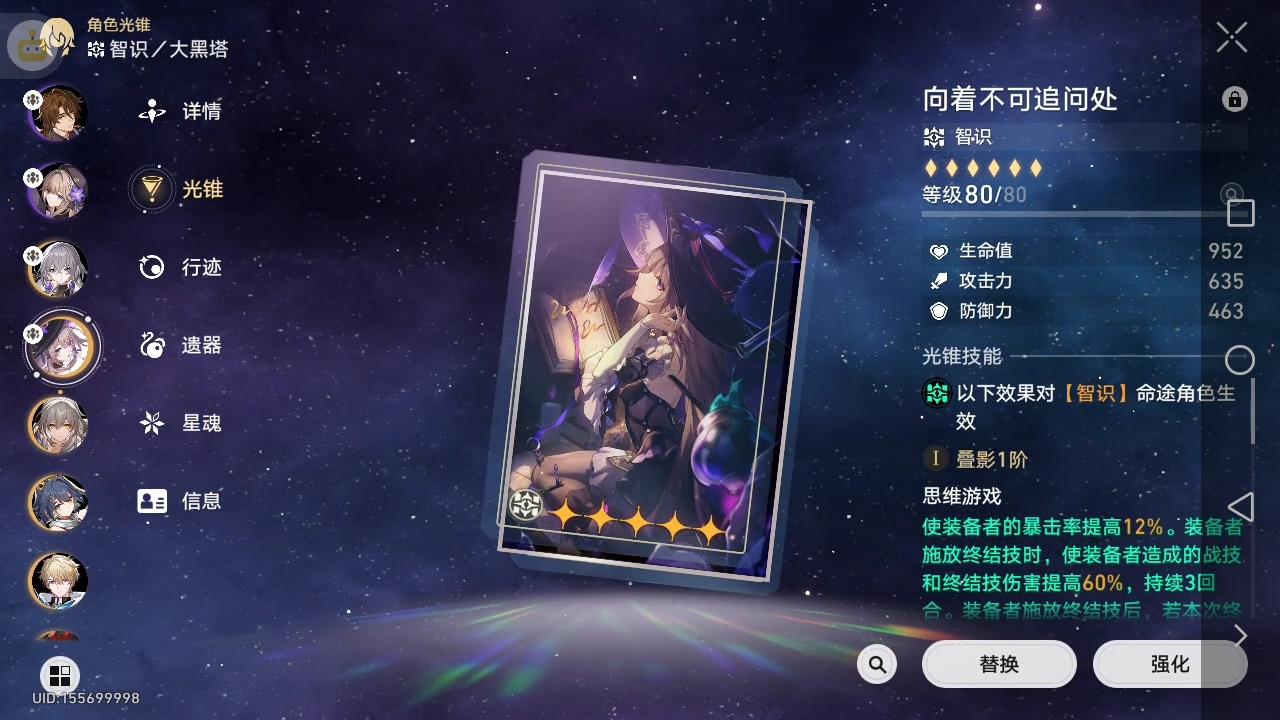Open the 遗器 relics icon
1280x720 pixels.
(152, 345)
